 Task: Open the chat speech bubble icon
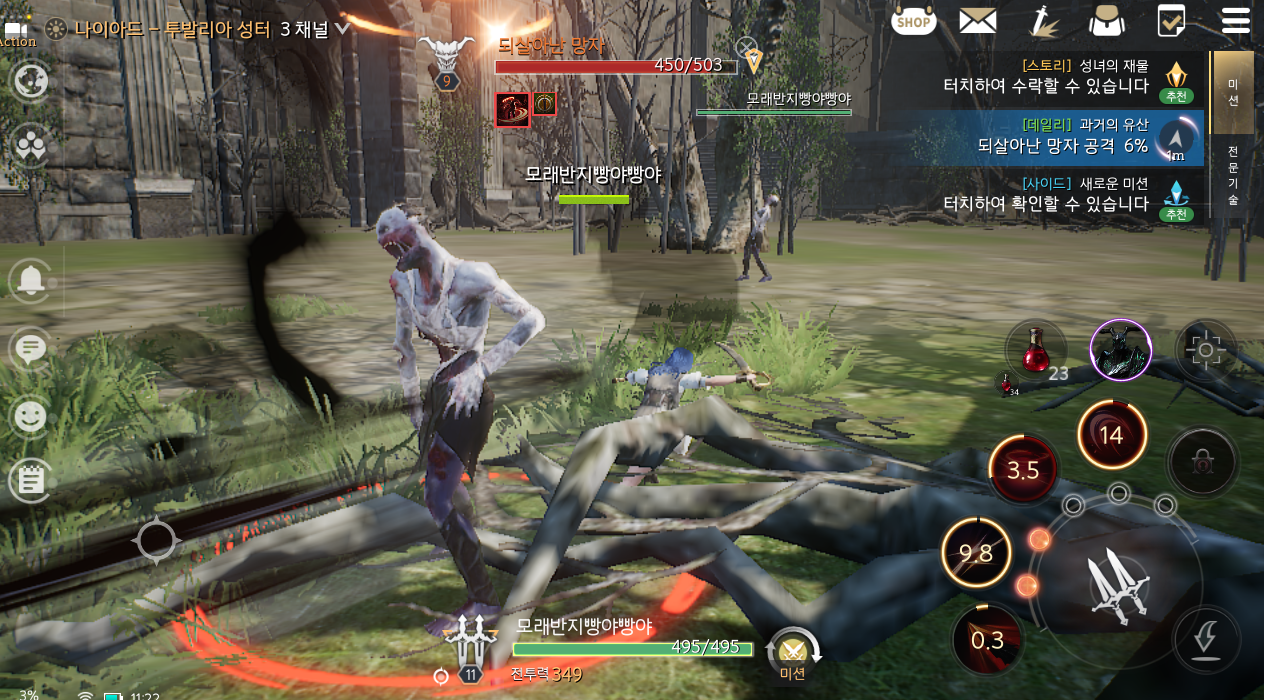pyautogui.click(x=31, y=348)
